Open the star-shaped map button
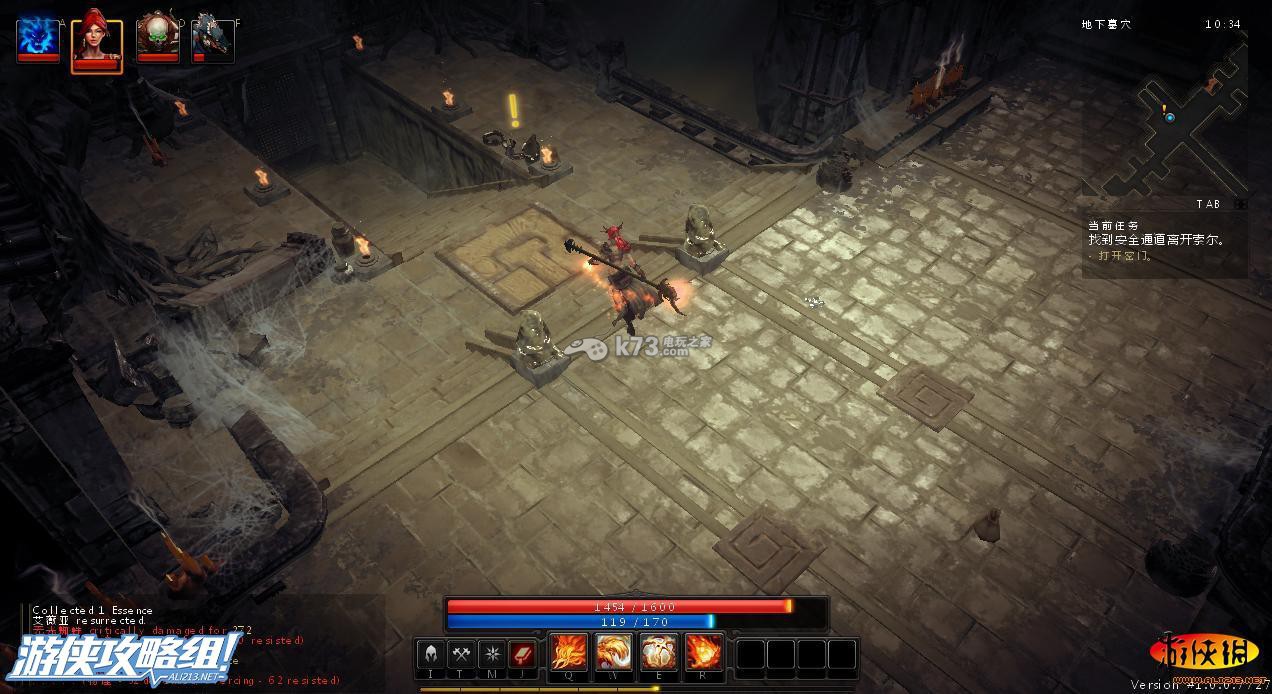 pyautogui.click(x=491, y=655)
